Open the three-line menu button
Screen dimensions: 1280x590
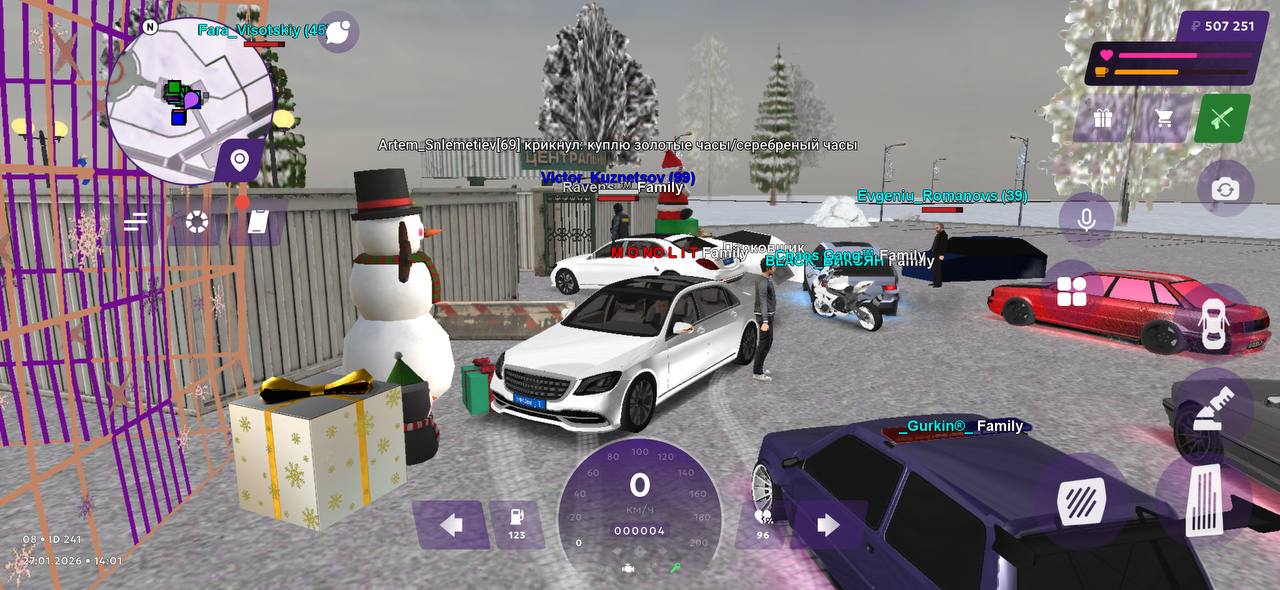(x=136, y=221)
